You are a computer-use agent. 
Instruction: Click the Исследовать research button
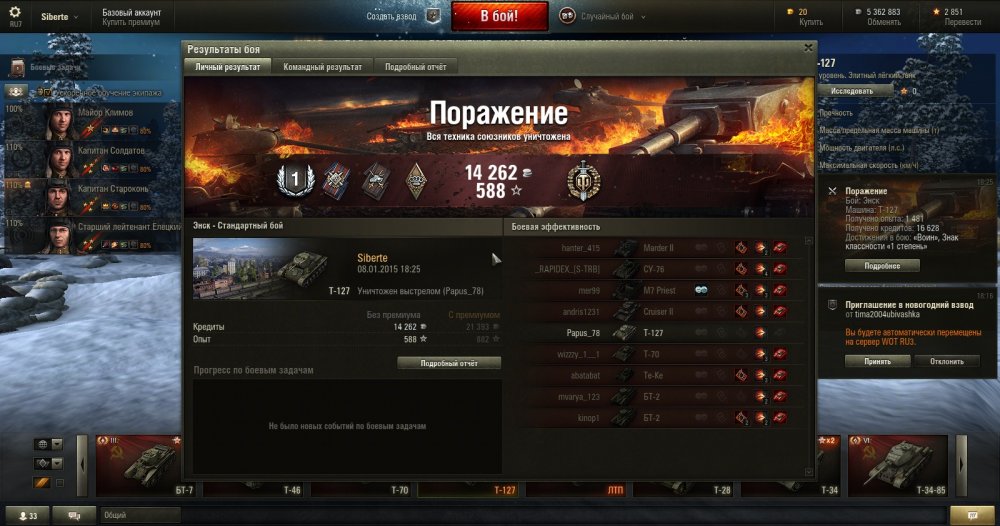pos(851,90)
